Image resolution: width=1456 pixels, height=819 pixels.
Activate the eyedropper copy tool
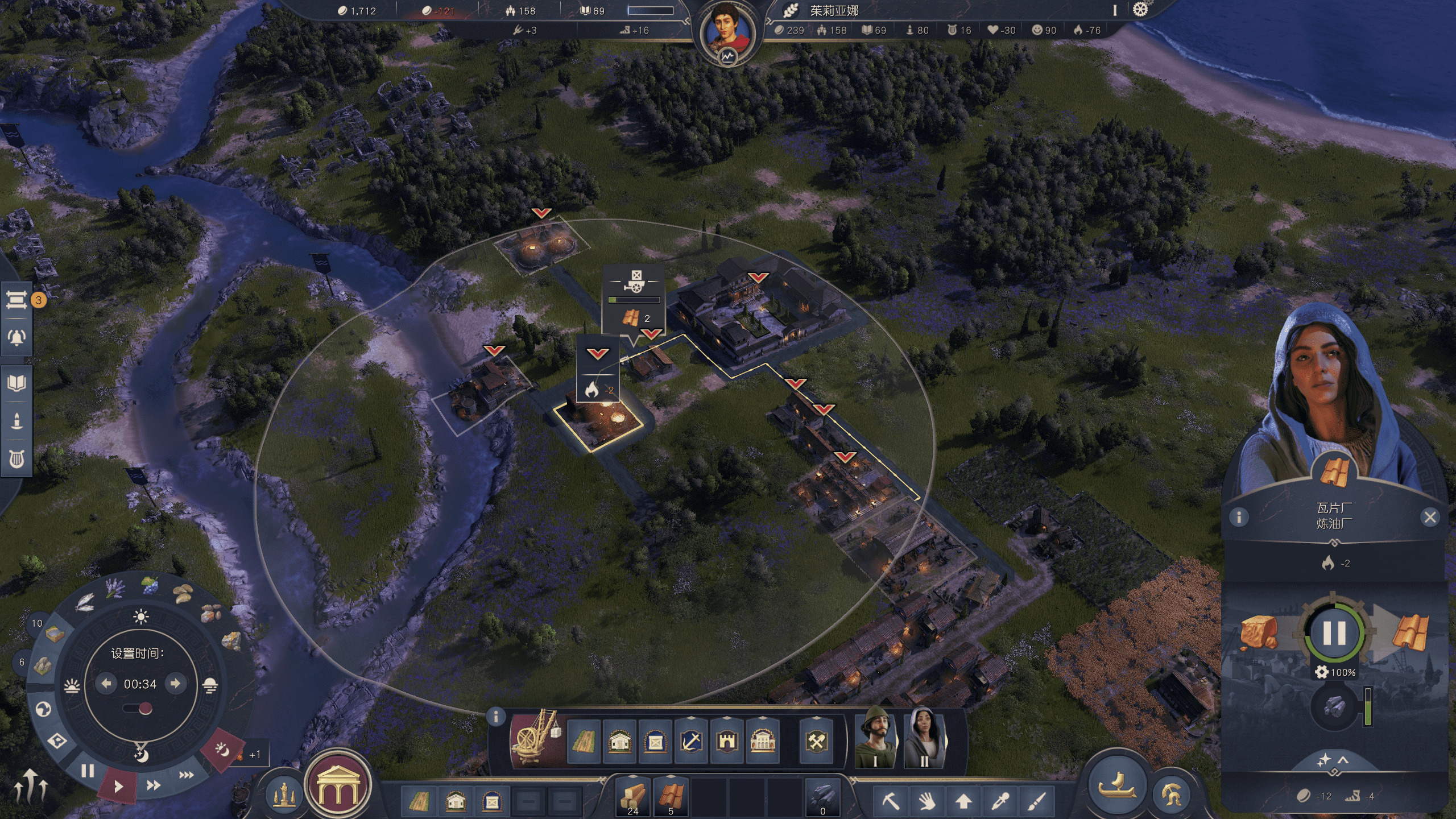pos(1000,801)
